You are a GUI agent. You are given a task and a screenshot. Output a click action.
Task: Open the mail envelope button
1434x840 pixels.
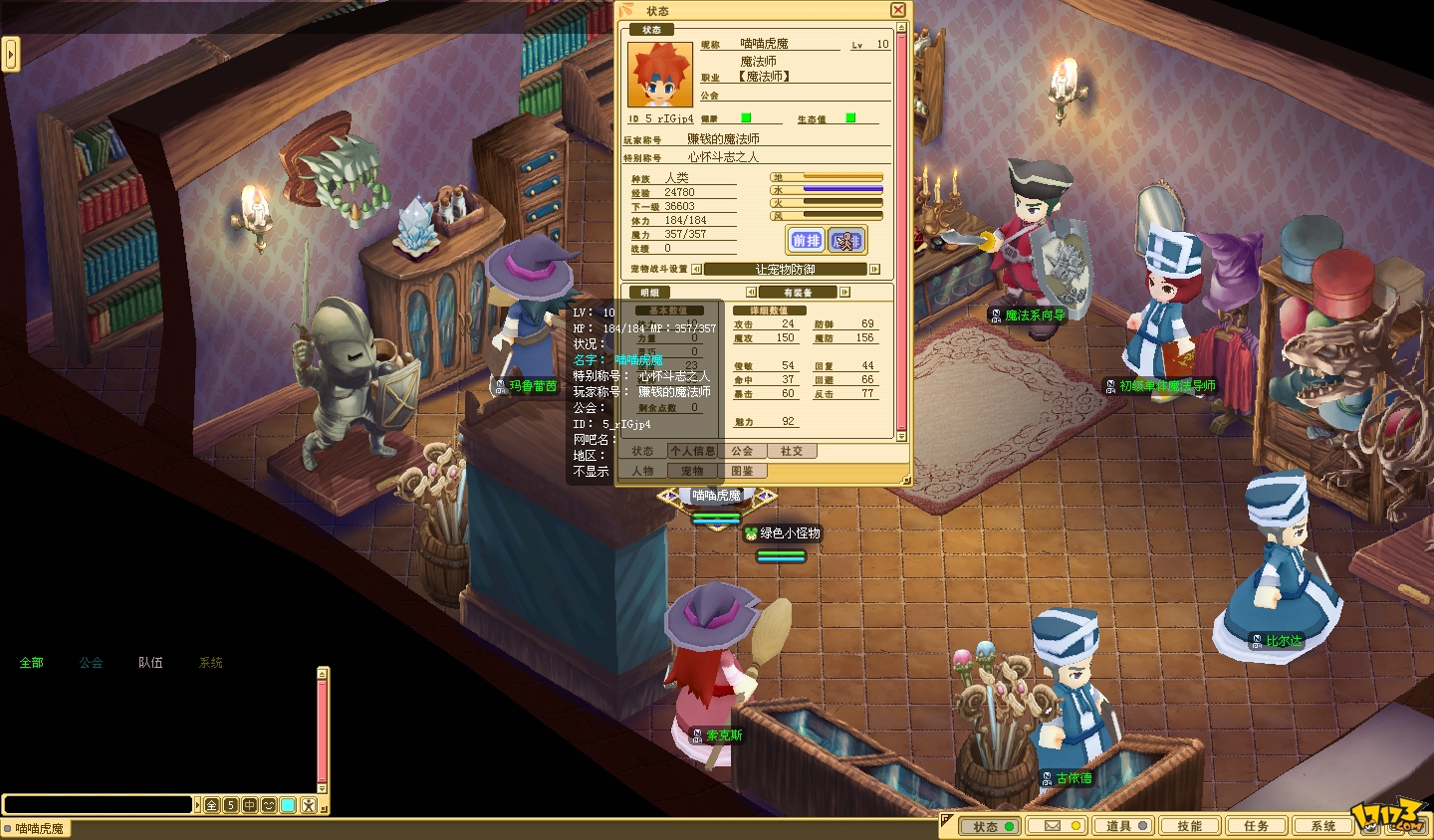coord(1059,826)
